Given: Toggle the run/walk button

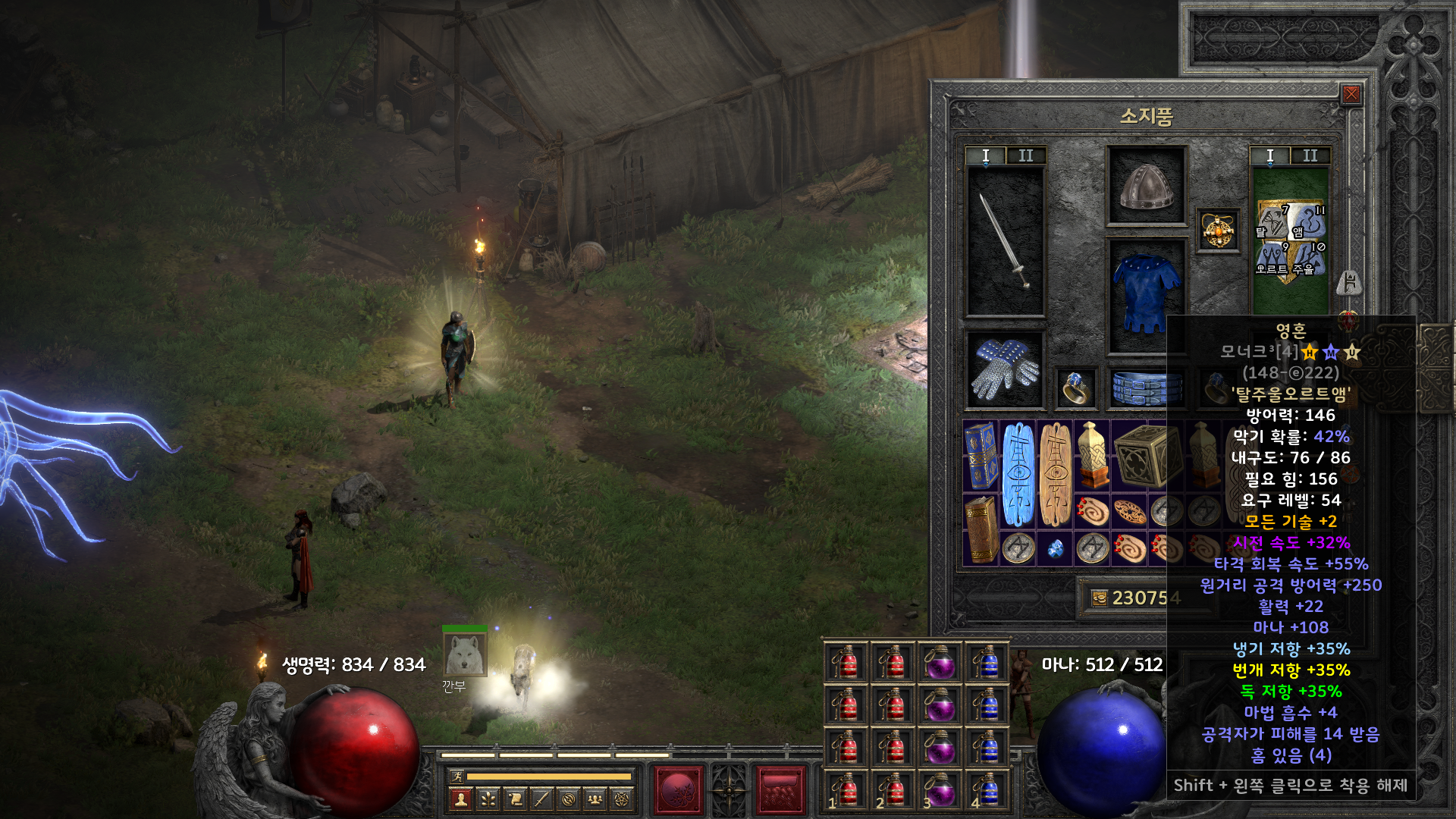Looking at the screenshot, I should pos(457,776).
